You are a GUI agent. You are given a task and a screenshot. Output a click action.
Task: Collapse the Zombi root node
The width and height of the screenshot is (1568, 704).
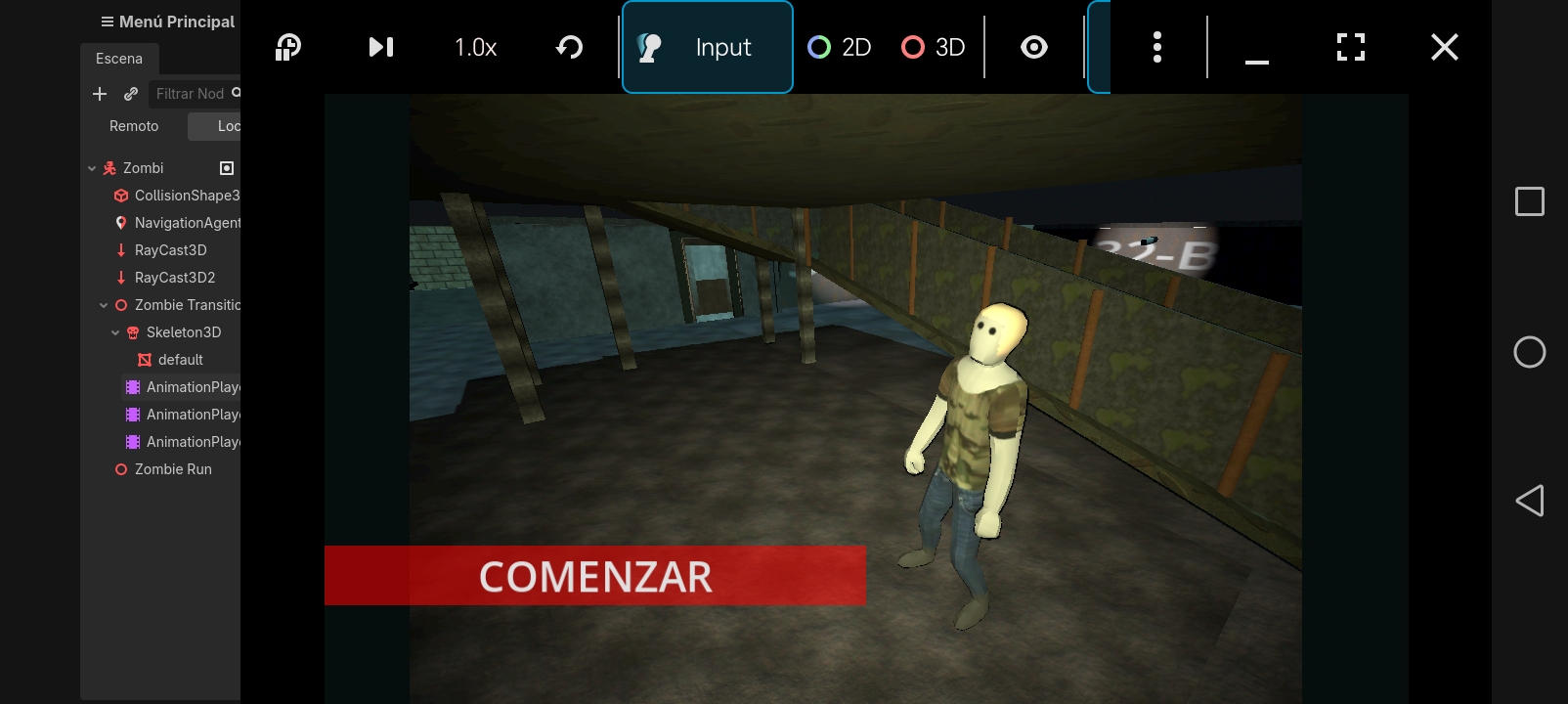(91, 167)
